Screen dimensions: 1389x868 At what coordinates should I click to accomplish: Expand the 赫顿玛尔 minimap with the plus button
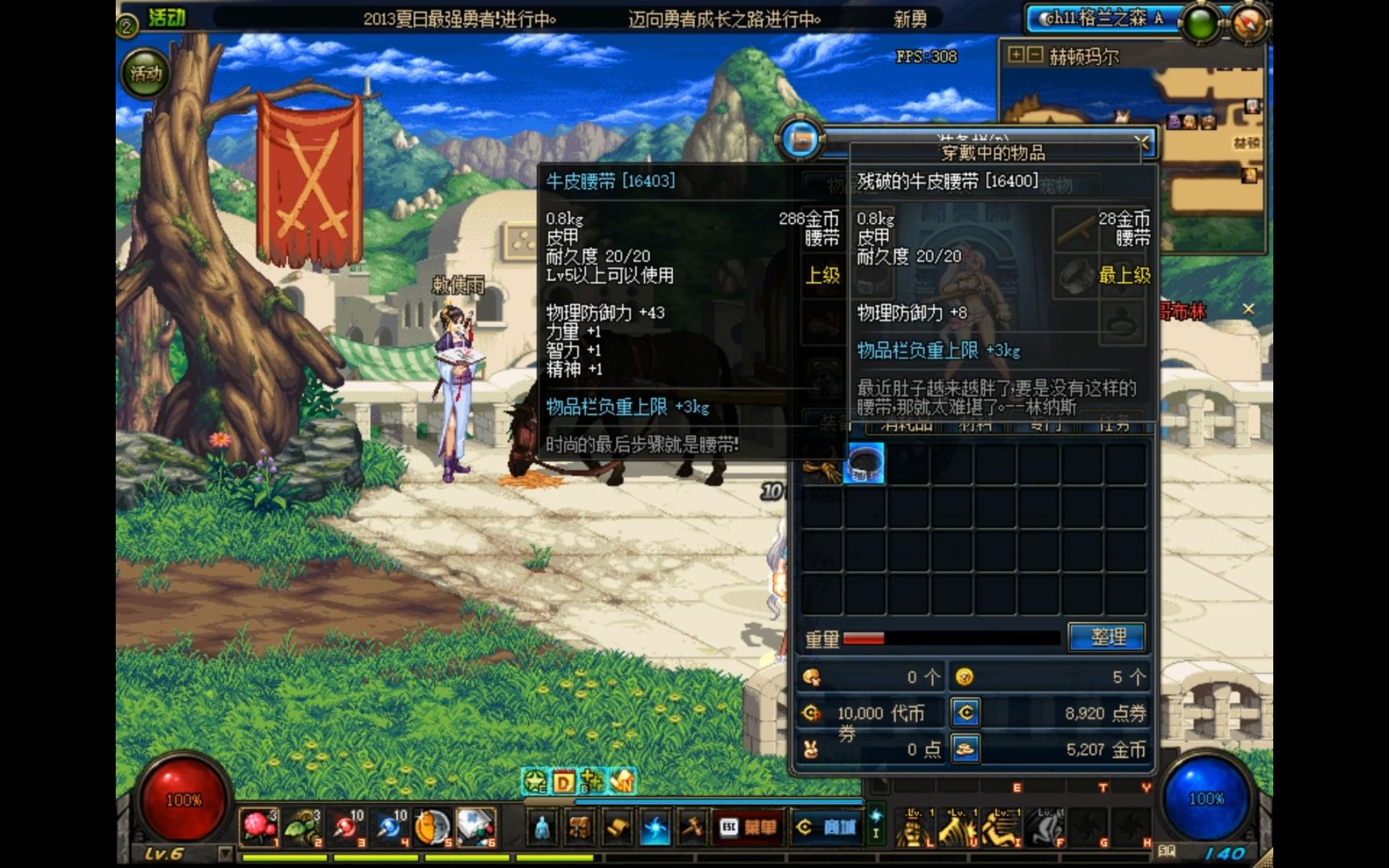pos(1016,54)
